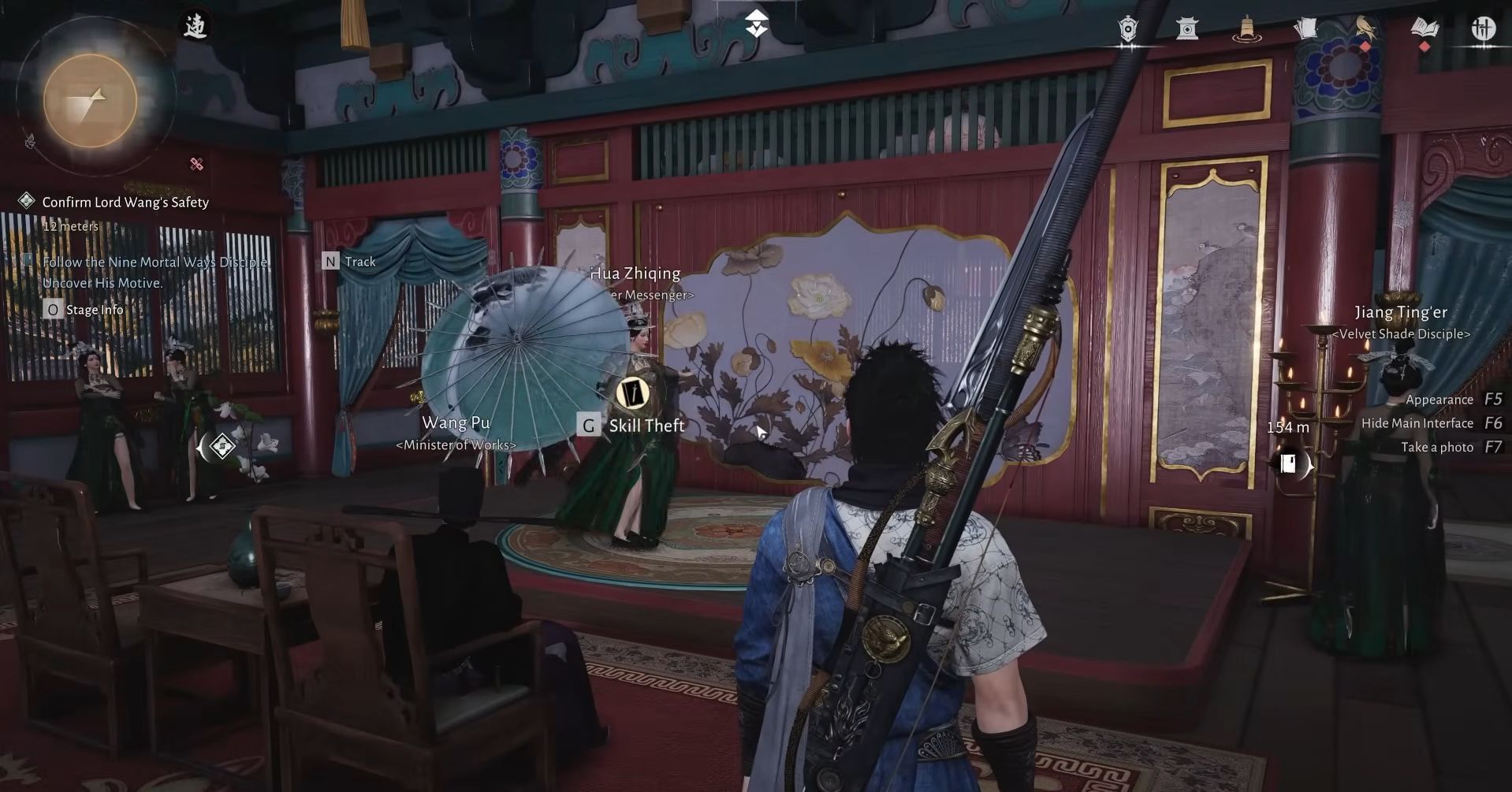Screen dimensions: 1512x792
Task: Toggle the diamond ability icon near the dancers
Action: click(223, 446)
